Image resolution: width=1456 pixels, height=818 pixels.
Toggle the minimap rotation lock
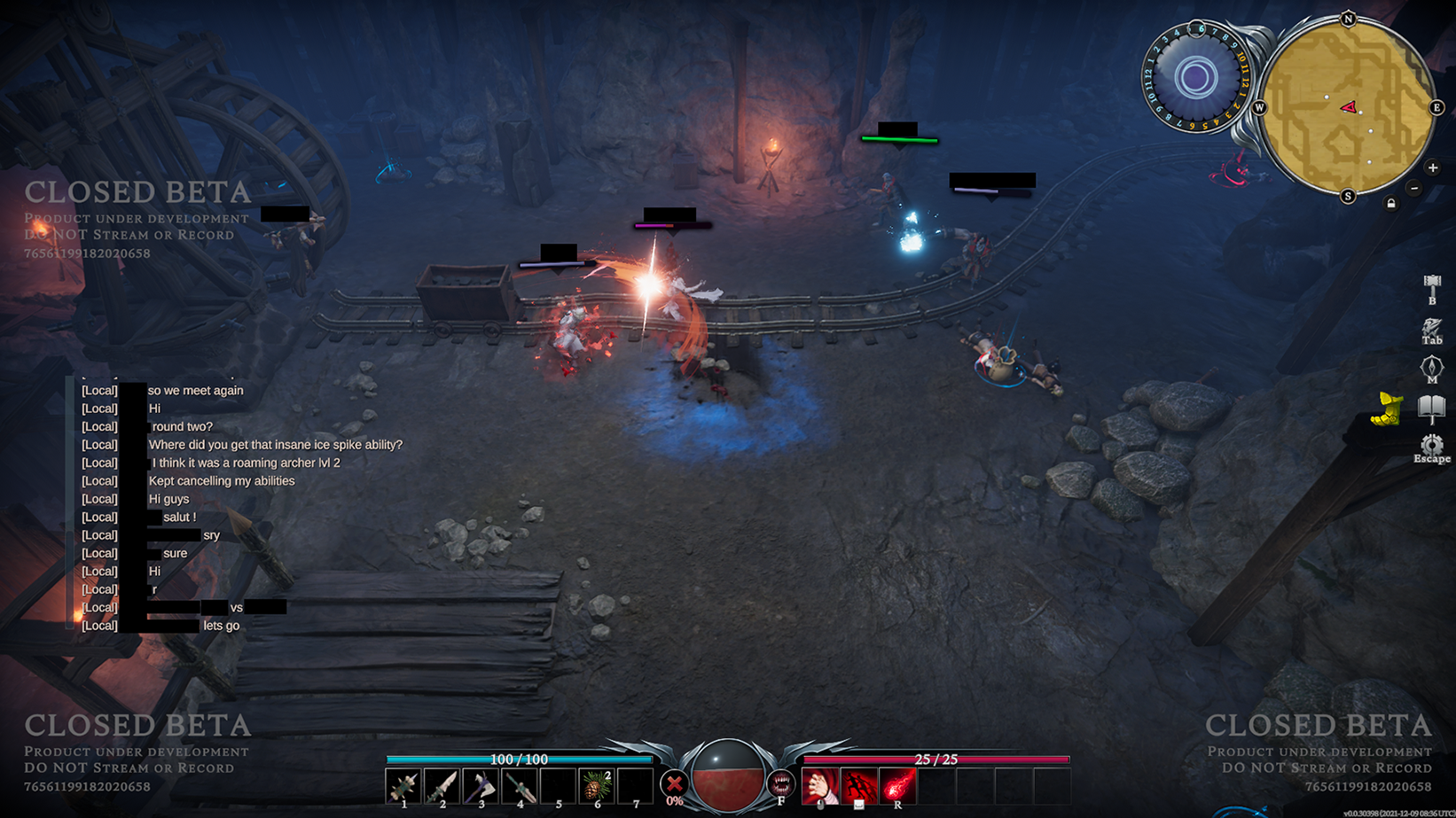tap(1390, 204)
